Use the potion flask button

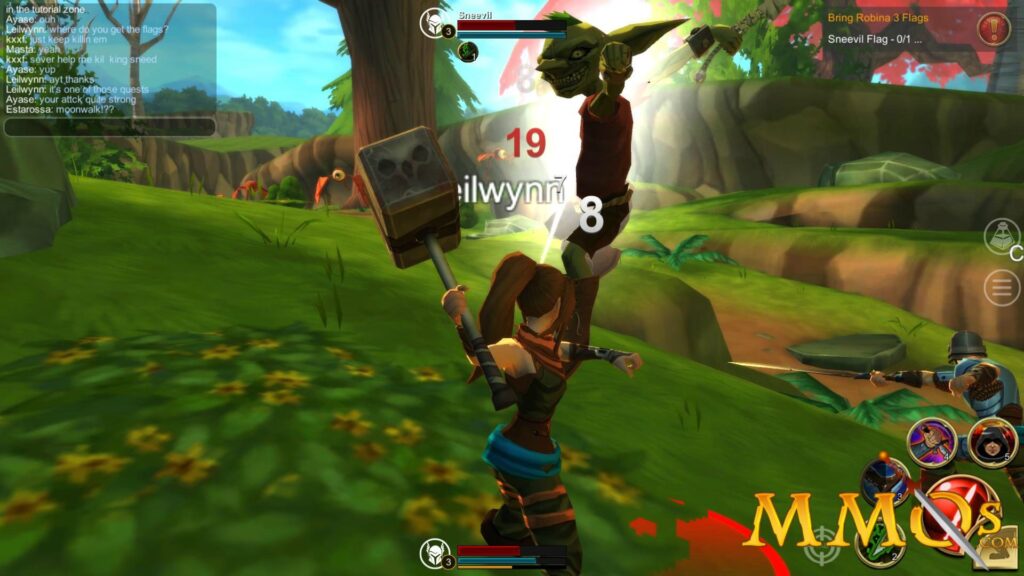pos(1001,236)
